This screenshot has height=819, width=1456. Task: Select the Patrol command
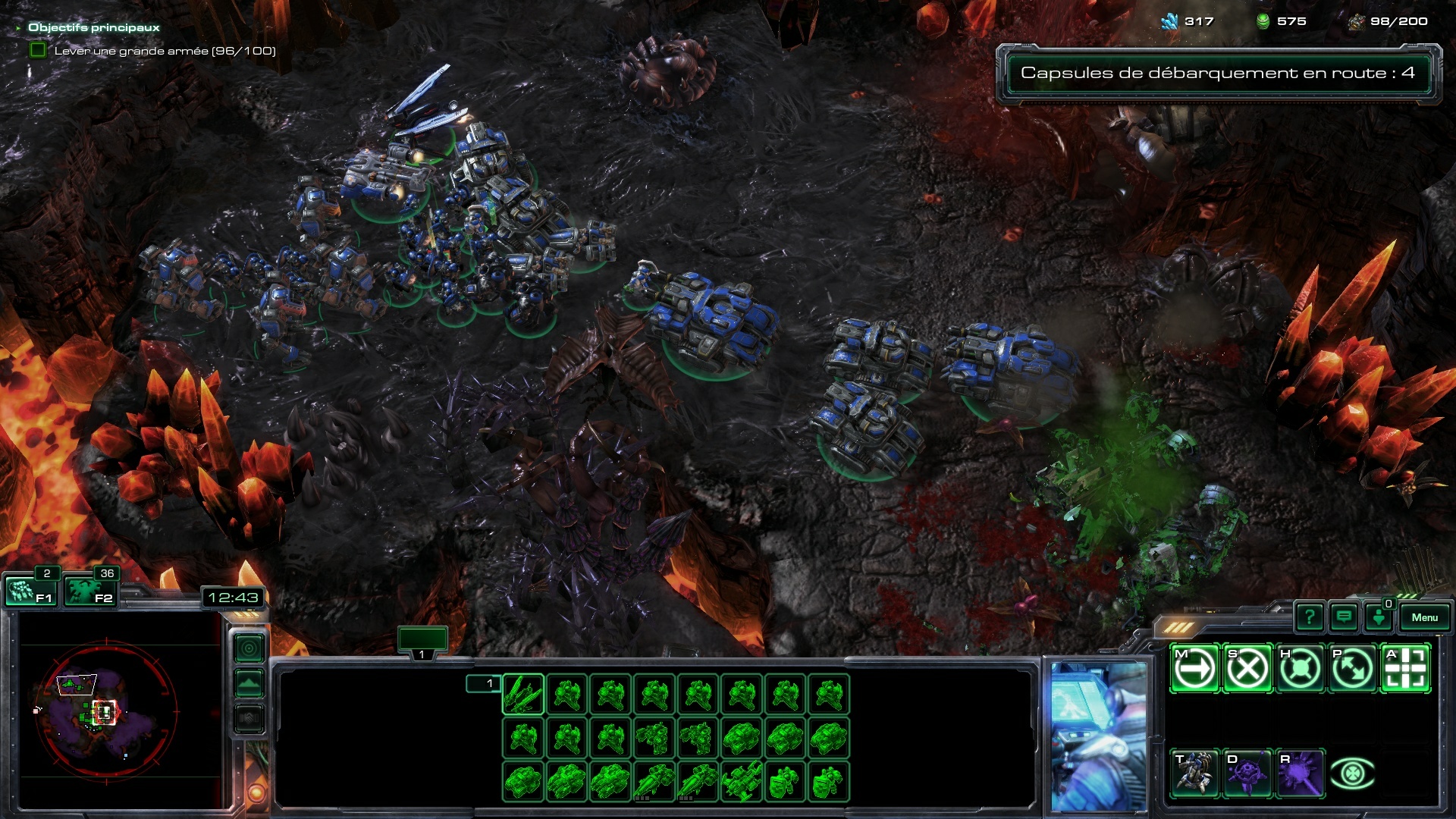click(1352, 669)
